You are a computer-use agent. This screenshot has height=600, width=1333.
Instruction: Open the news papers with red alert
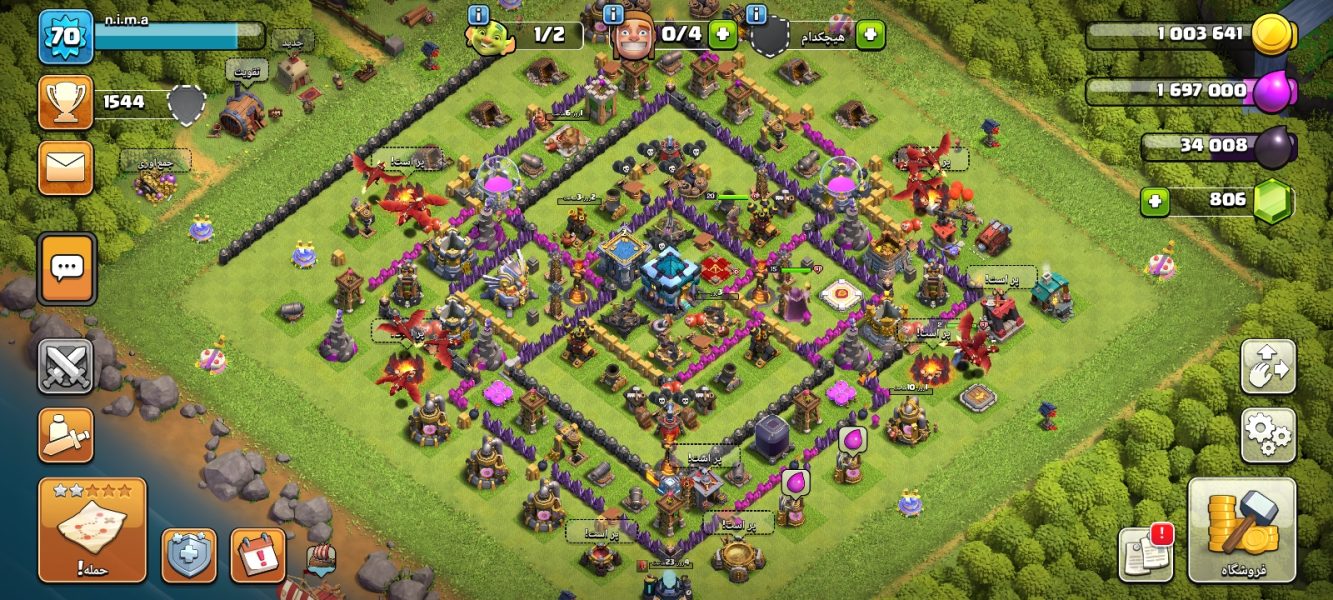[1146, 553]
